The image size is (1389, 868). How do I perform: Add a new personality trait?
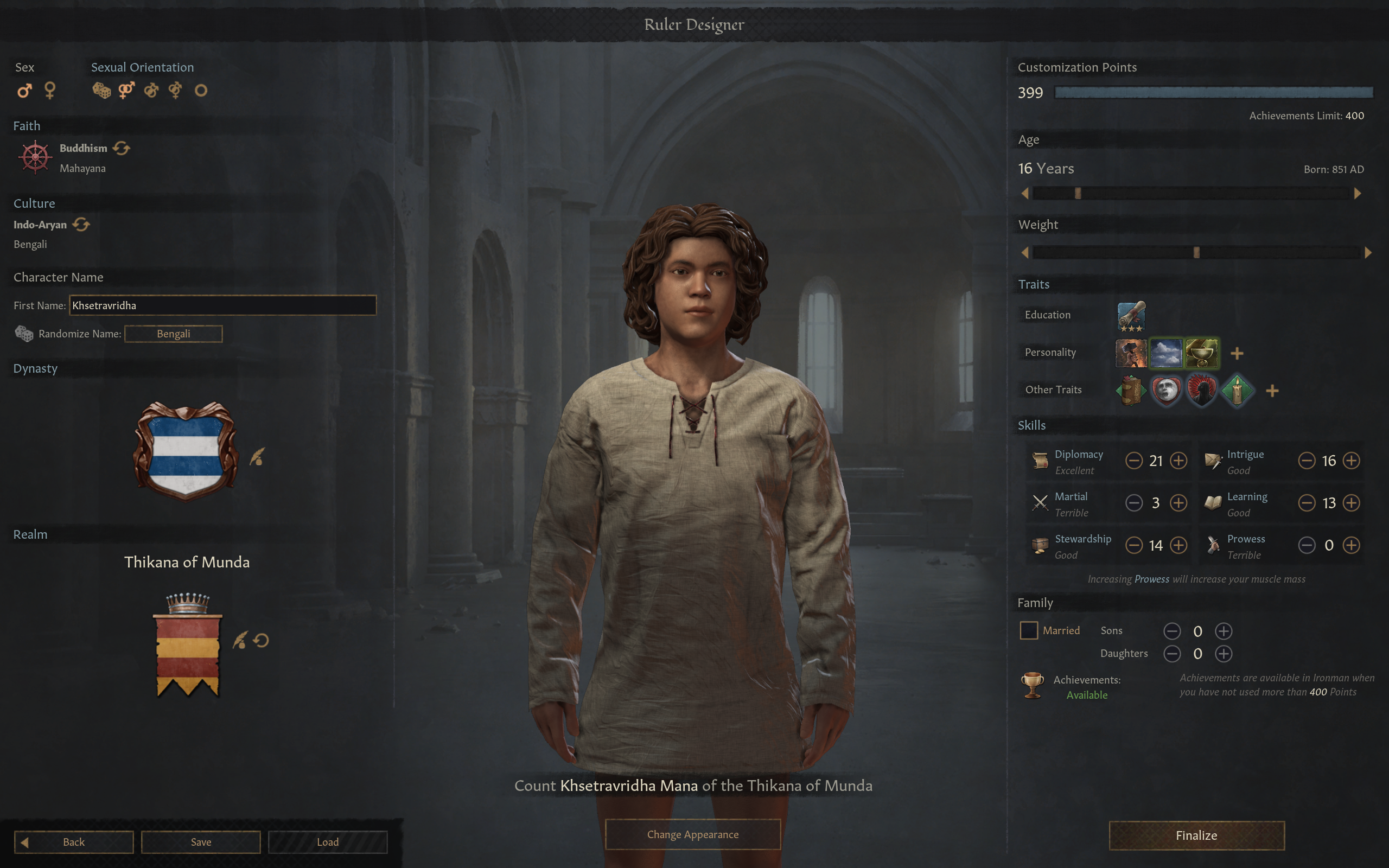[x=1237, y=353]
